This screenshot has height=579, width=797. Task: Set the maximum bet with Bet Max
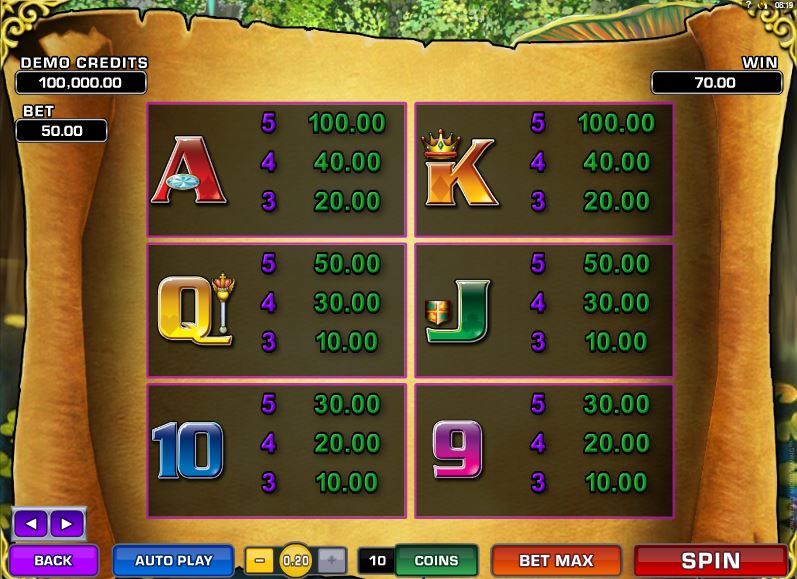coord(556,560)
